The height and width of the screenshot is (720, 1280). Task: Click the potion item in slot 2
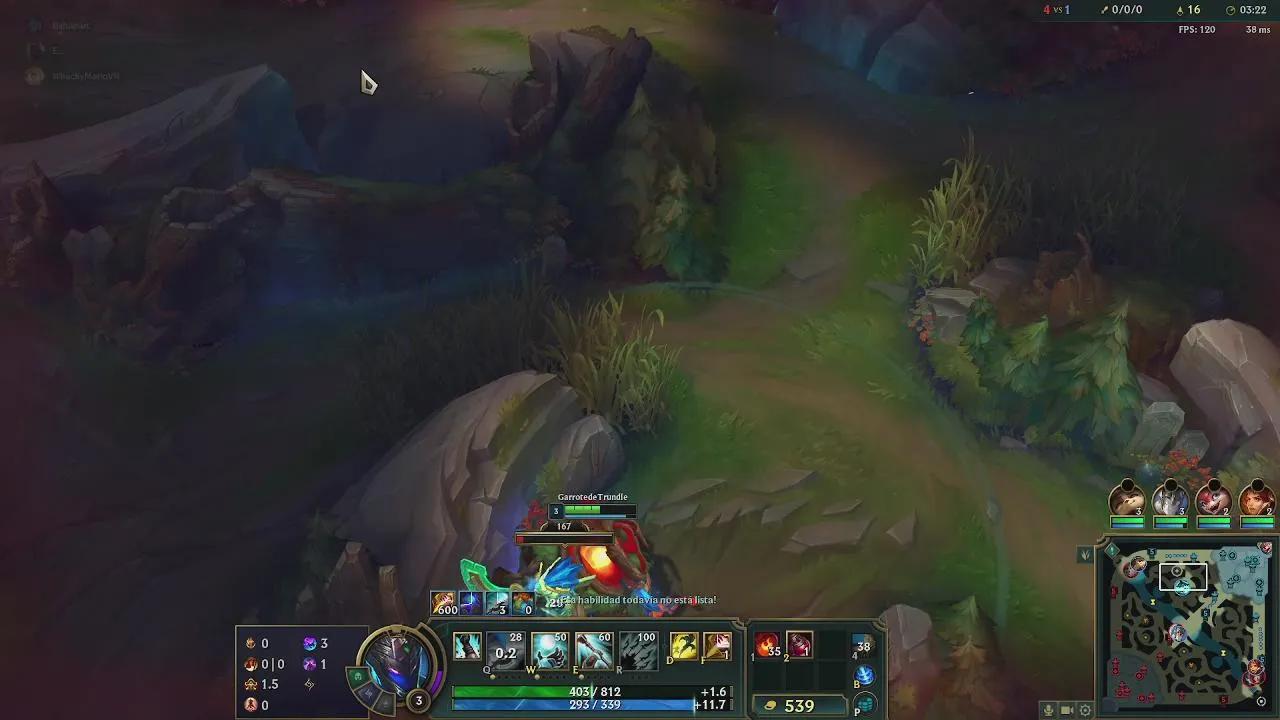[800, 645]
